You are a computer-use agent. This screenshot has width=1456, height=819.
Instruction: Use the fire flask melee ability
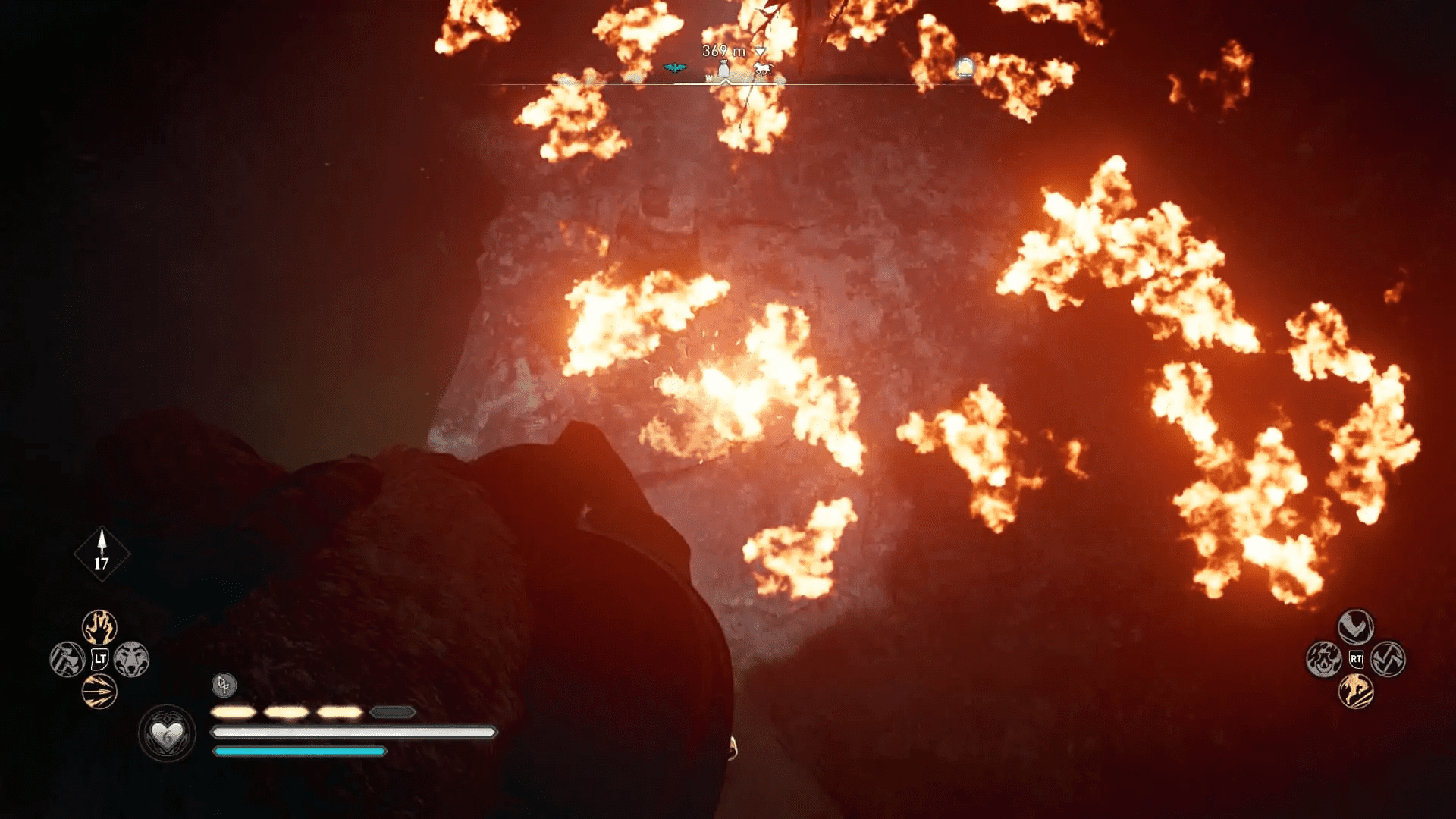click(x=1323, y=659)
